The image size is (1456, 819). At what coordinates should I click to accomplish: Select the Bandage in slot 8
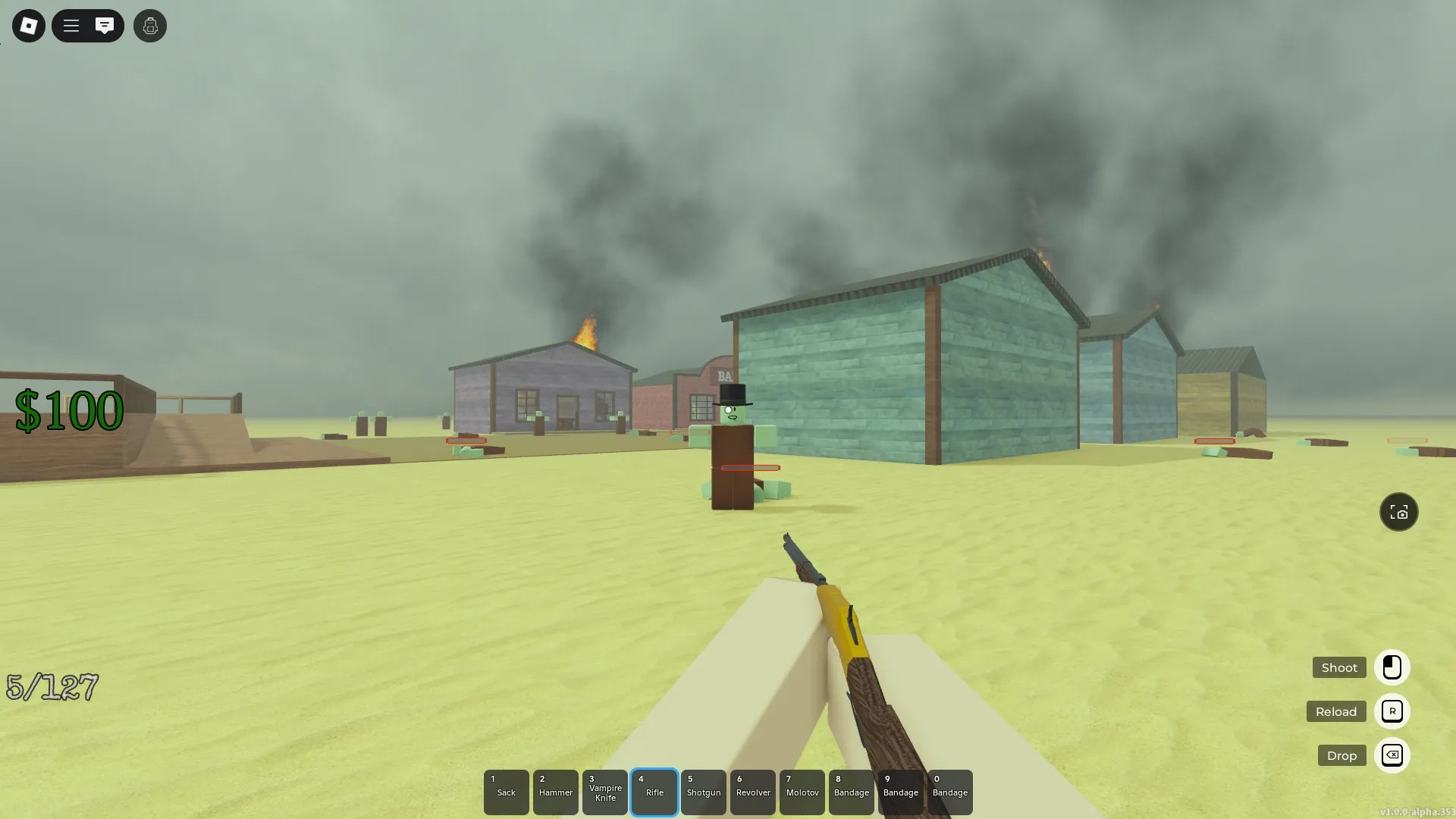[852, 792]
